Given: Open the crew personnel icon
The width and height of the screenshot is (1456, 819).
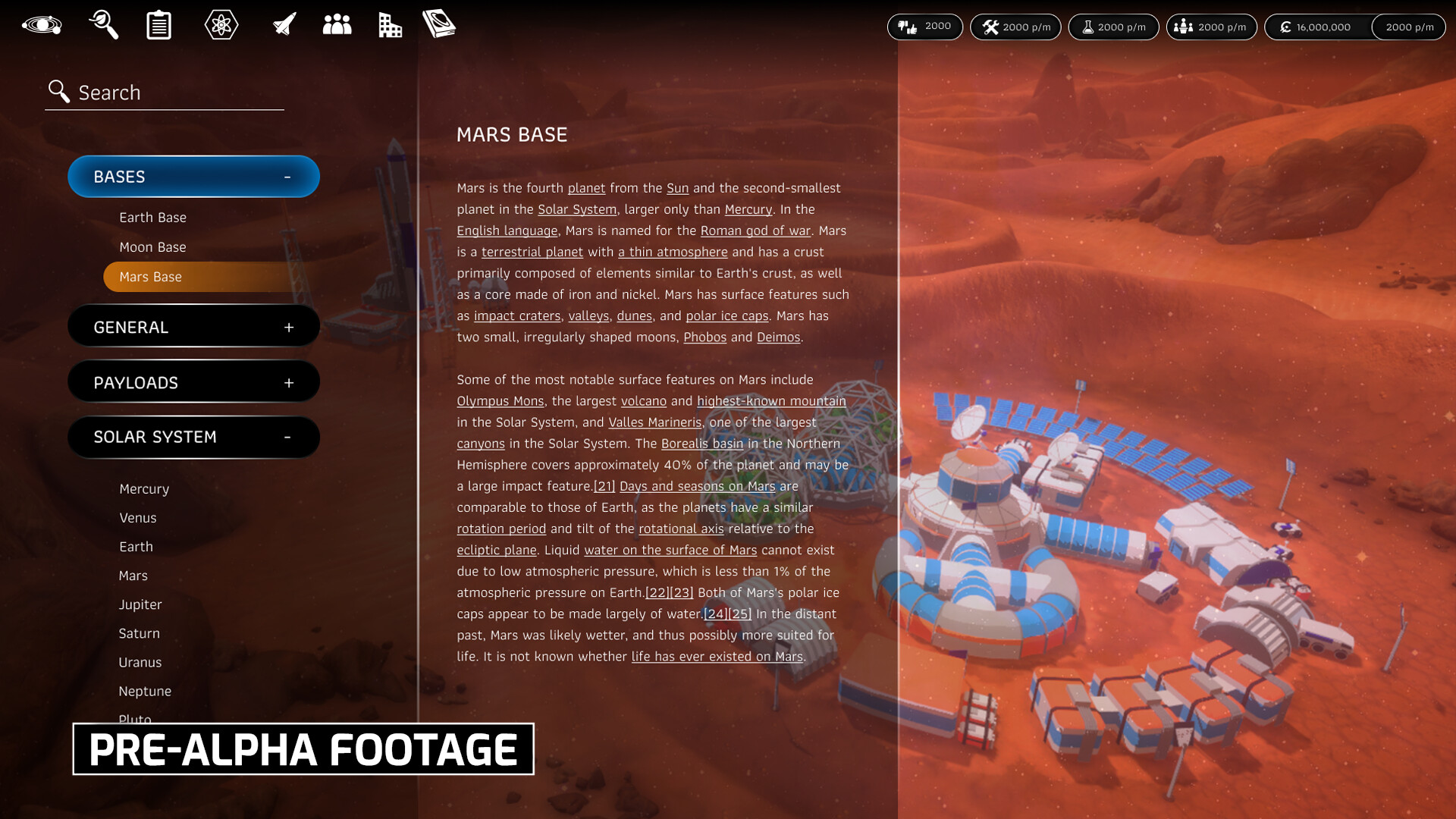Looking at the screenshot, I should pos(337,24).
